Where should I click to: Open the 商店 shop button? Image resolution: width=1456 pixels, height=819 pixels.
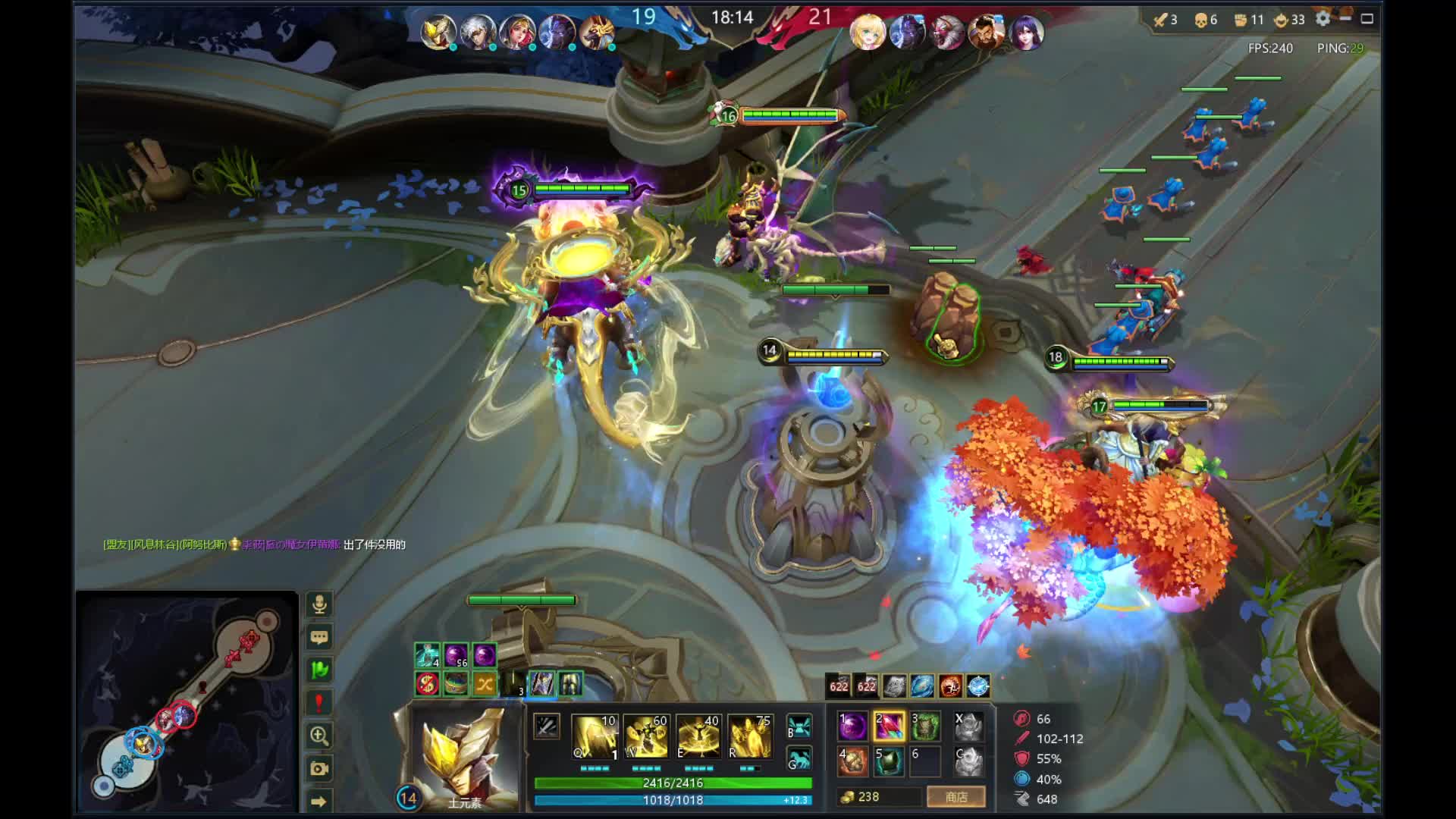coord(955,797)
